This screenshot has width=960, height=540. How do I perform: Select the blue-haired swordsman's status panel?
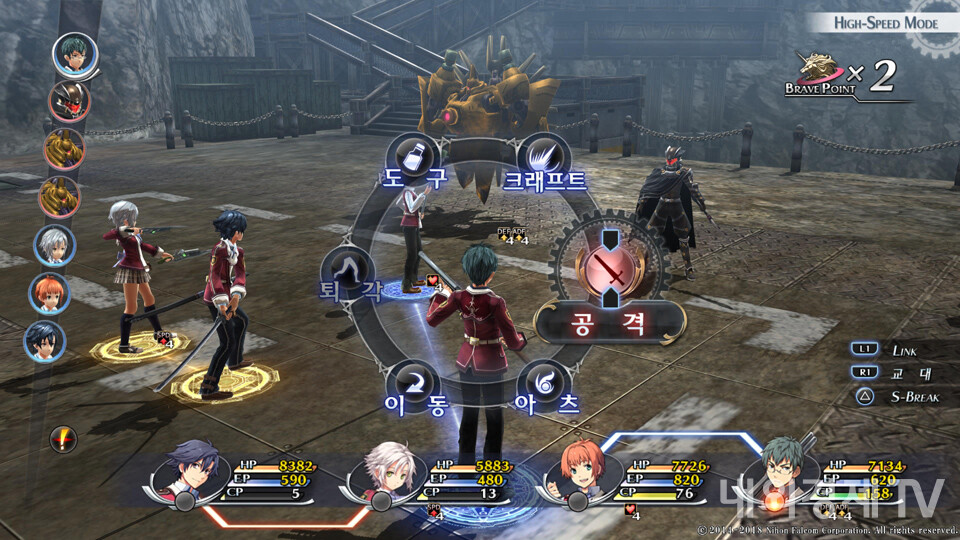click(238, 479)
